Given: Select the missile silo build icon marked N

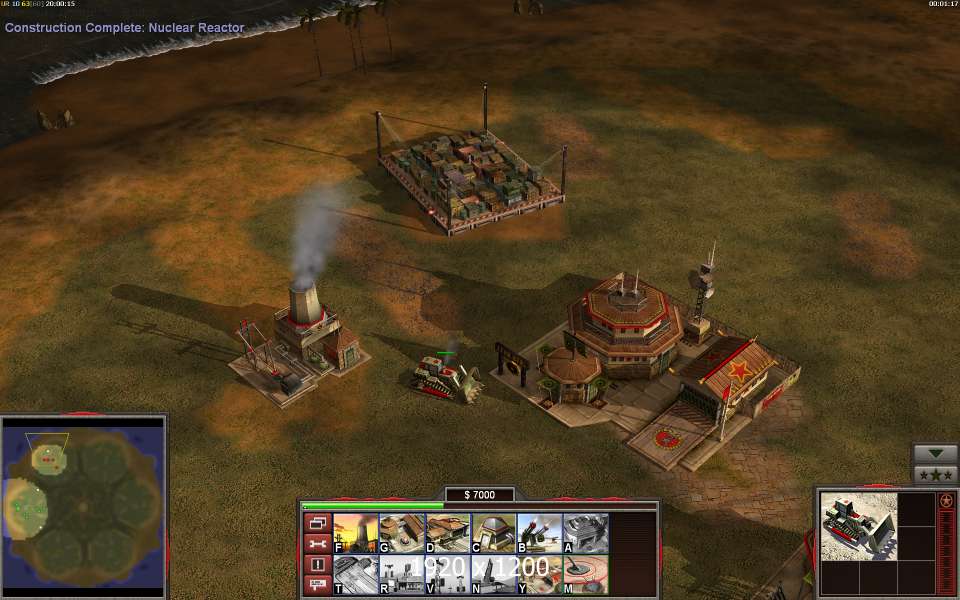Looking at the screenshot, I should coord(494,576).
